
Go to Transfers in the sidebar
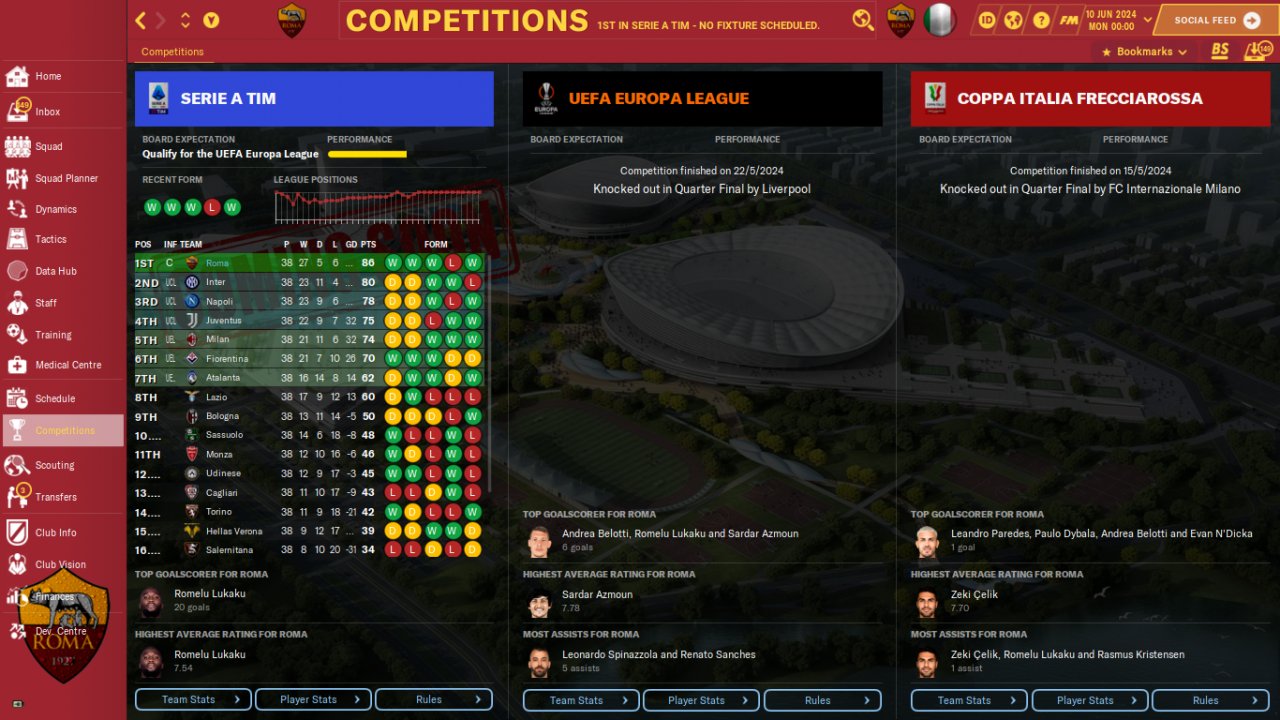(55, 497)
